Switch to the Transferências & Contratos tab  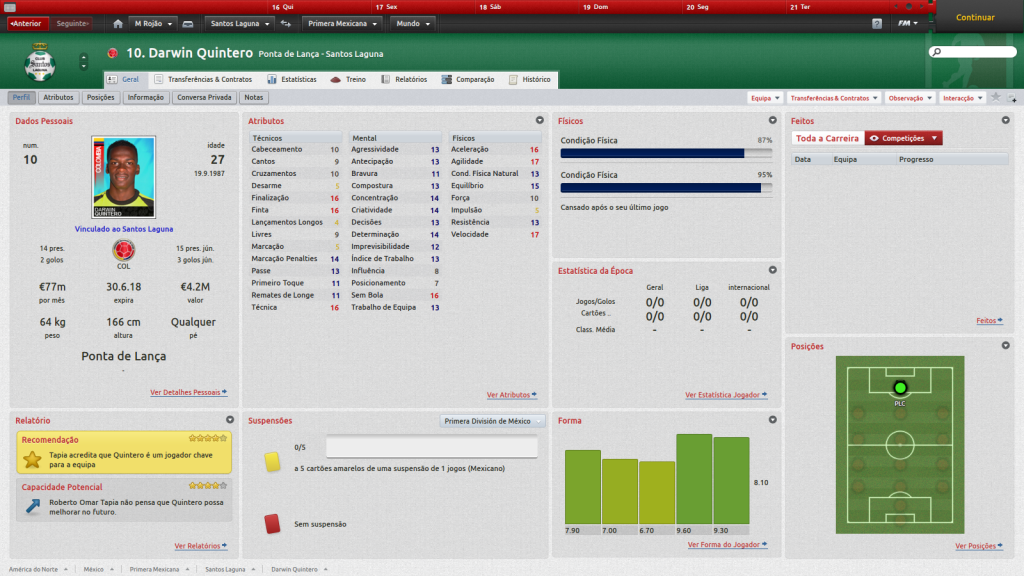click(x=203, y=79)
